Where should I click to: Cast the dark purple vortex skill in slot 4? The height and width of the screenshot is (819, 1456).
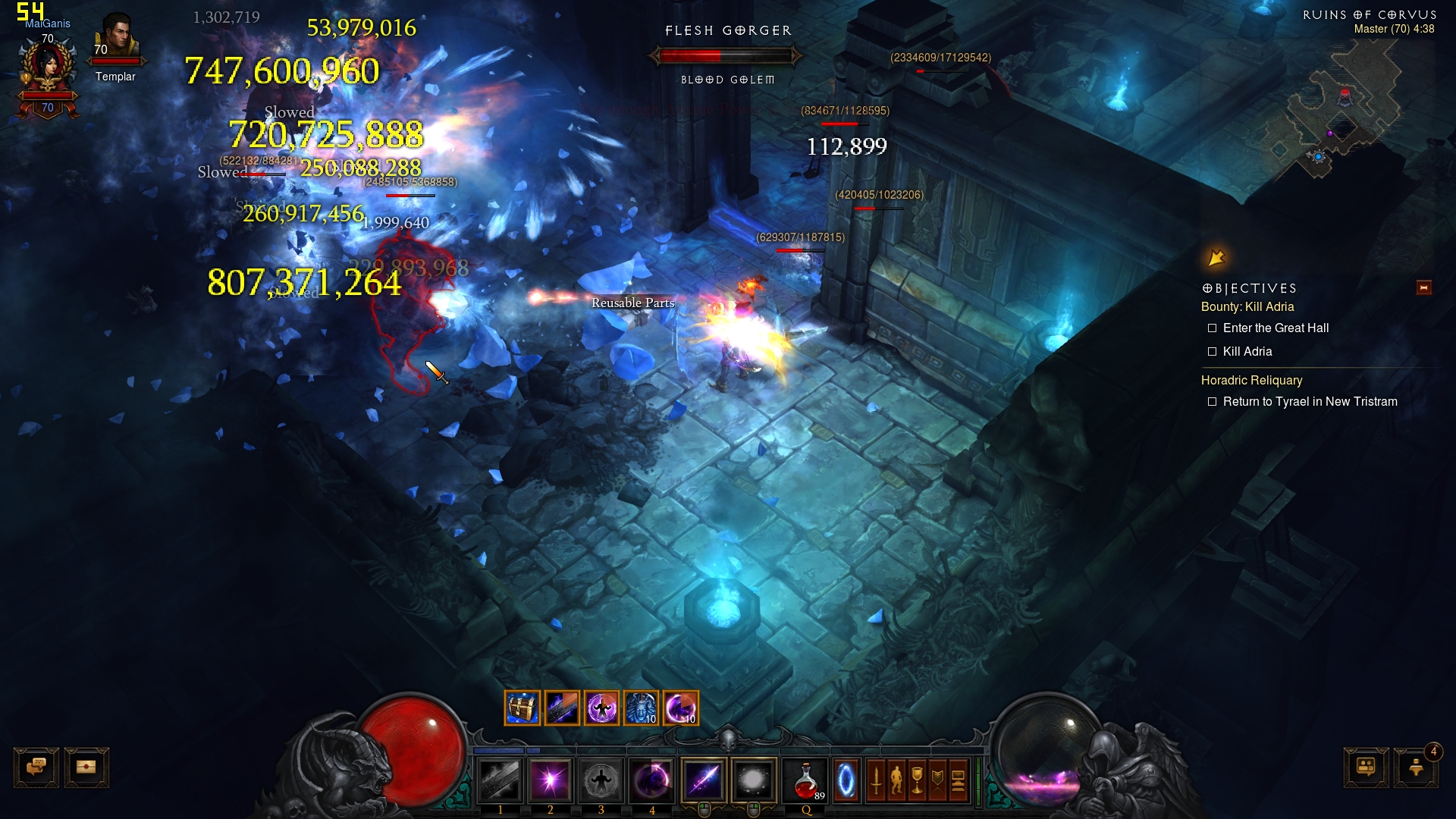[651, 780]
